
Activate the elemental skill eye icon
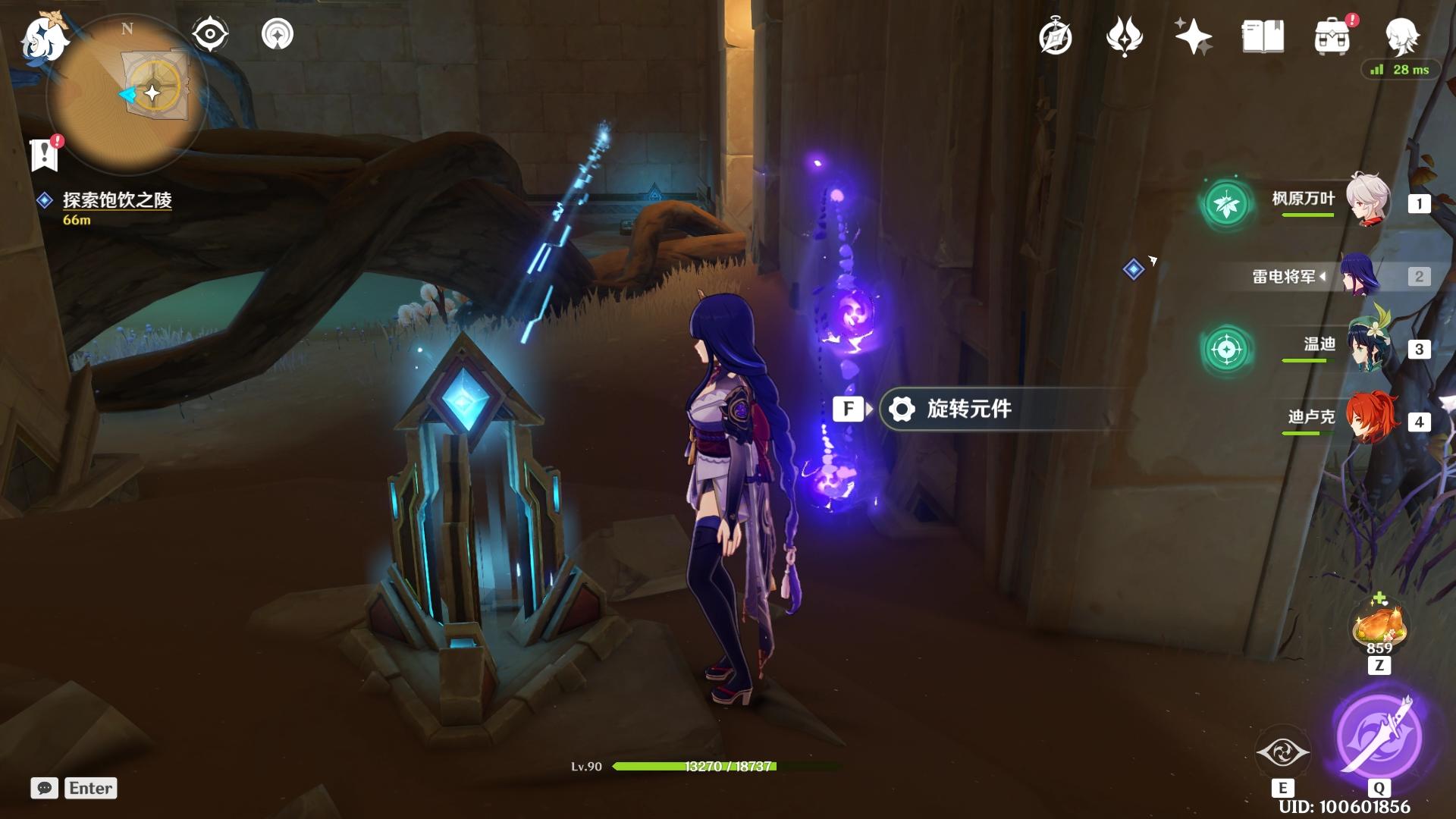click(1282, 752)
